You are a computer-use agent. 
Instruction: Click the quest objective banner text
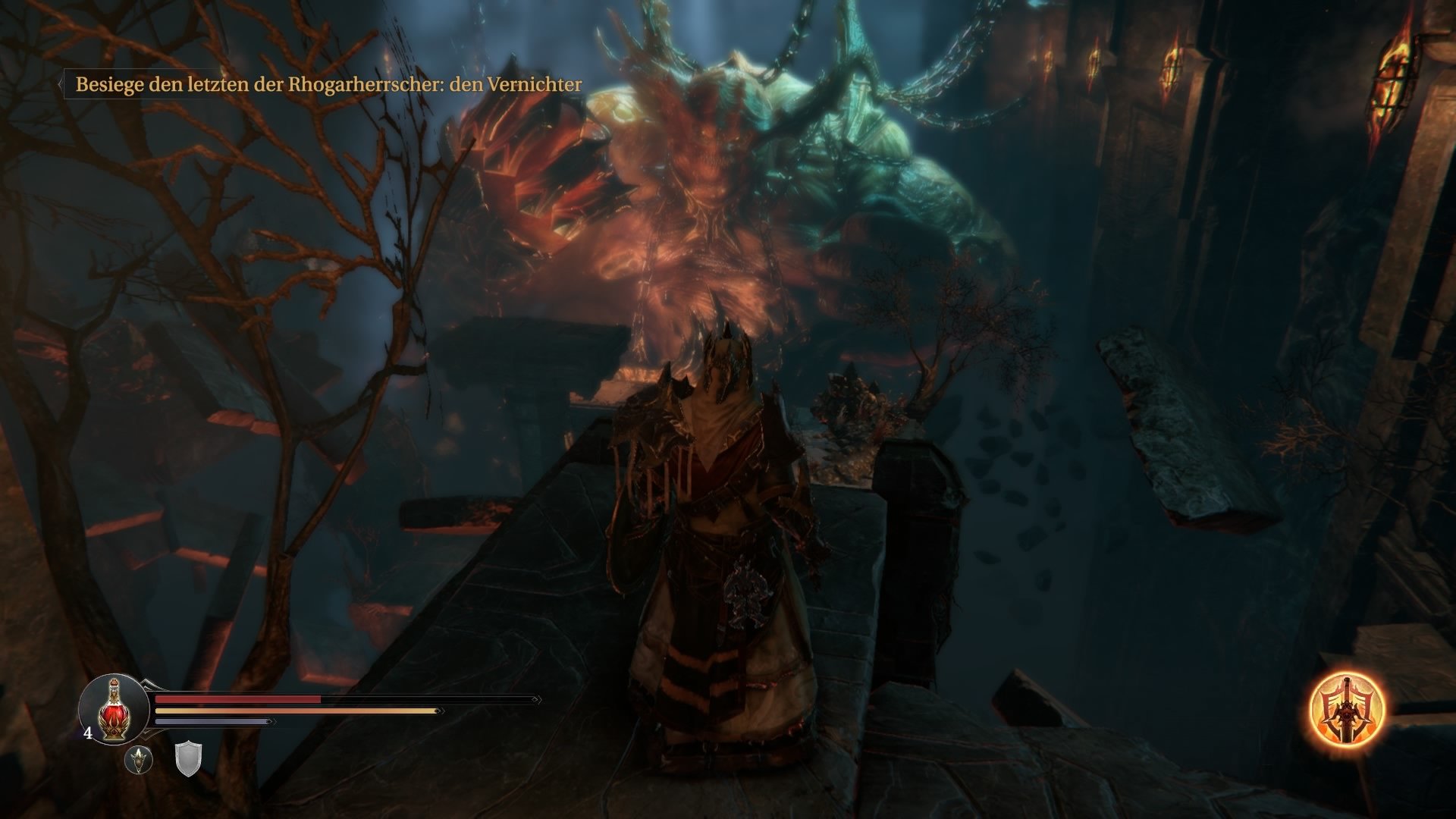tap(326, 85)
